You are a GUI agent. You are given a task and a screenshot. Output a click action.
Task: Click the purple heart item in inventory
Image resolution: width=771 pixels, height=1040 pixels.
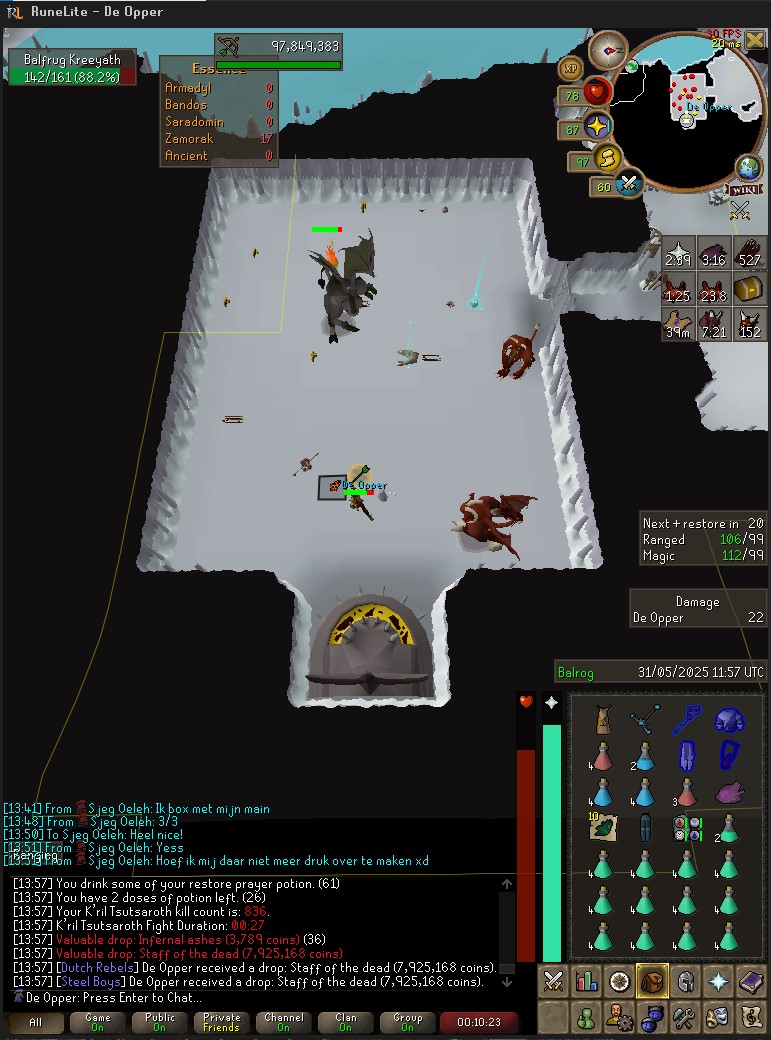click(x=729, y=793)
